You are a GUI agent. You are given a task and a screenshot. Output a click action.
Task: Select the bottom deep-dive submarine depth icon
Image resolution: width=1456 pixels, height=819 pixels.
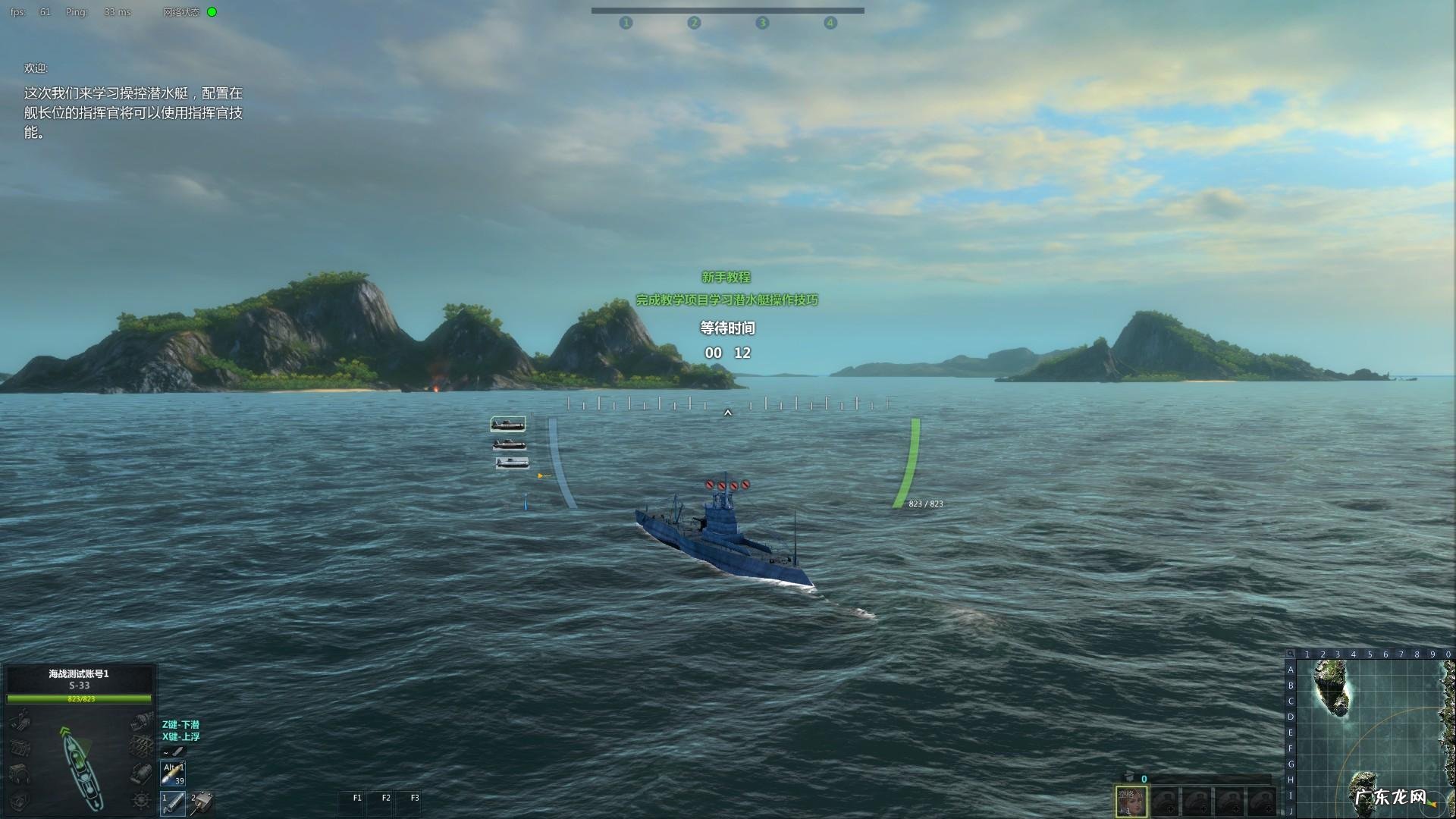(x=512, y=463)
